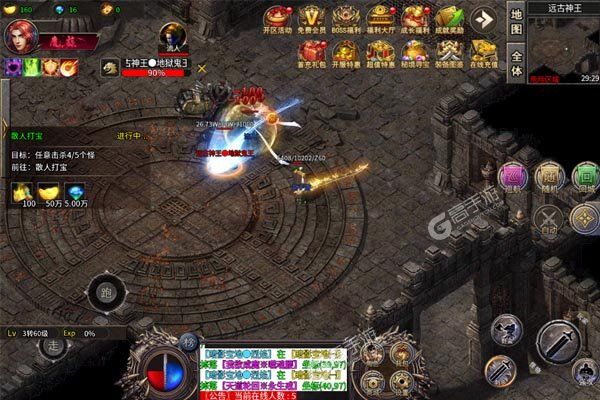Click the 远古神王 minimap

(563, 48)
